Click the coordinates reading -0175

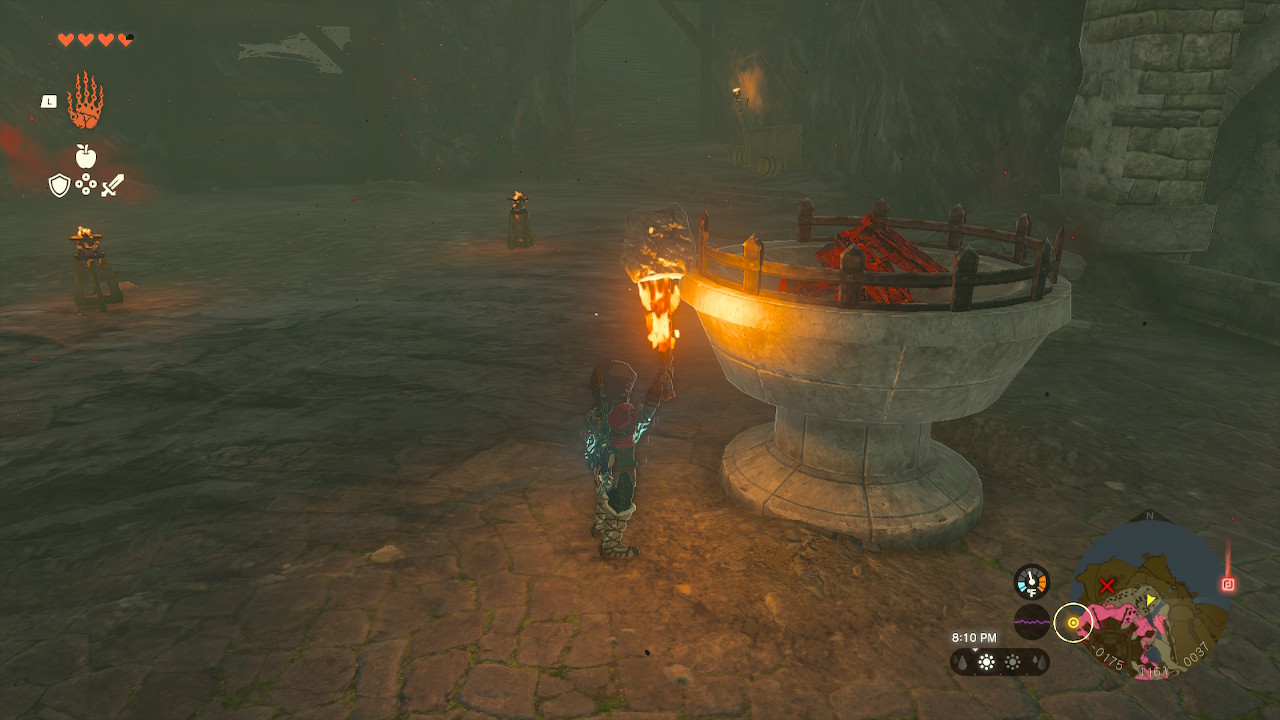(1107, 656)
